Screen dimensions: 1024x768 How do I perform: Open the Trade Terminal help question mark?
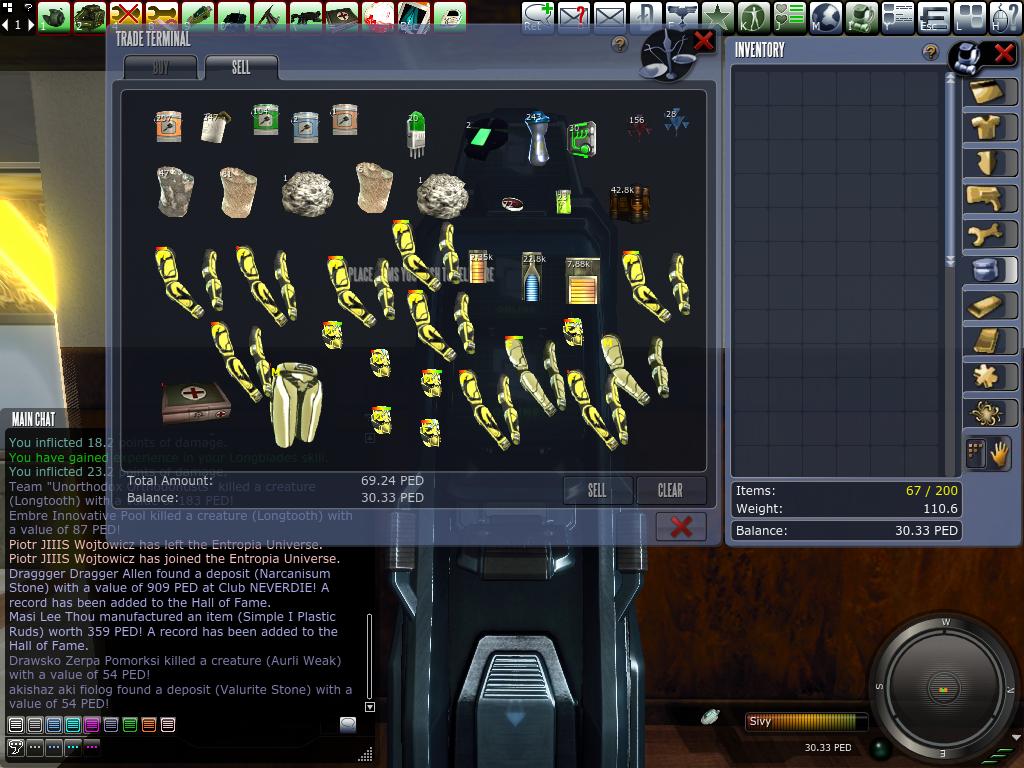(x=620, y=44)
